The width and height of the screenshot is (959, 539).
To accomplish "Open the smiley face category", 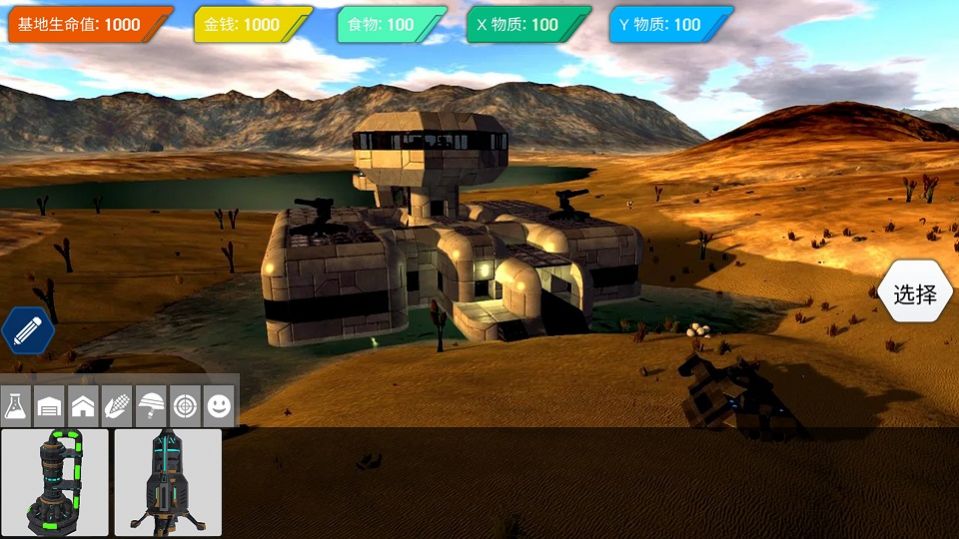I will point(219,406).
